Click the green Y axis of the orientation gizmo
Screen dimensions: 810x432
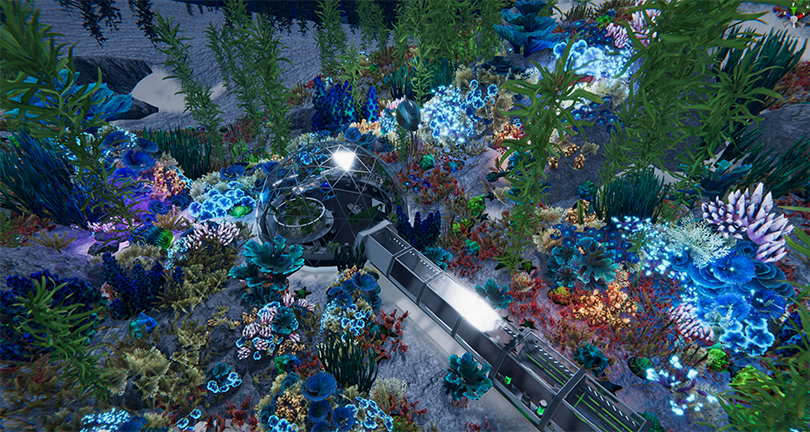click(x=793, y=10)
